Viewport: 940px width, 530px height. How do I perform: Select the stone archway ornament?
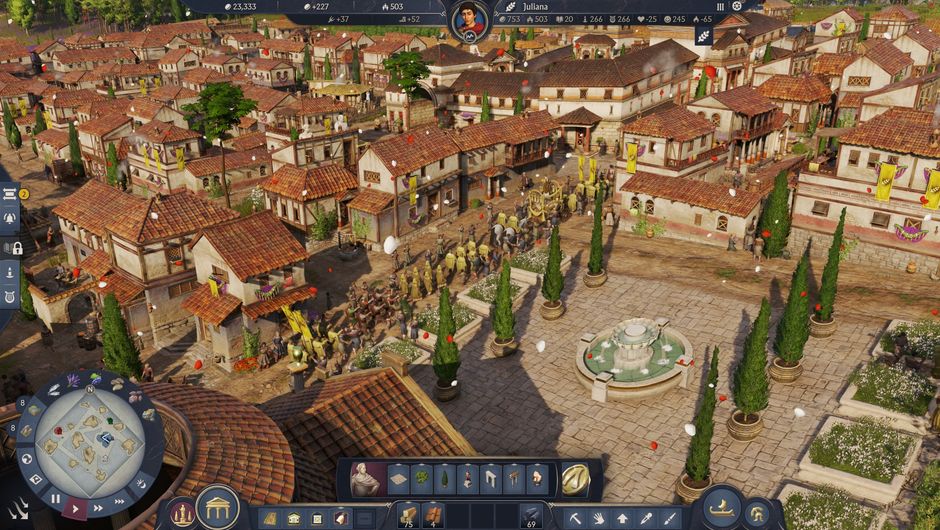[x=491, y=479]
